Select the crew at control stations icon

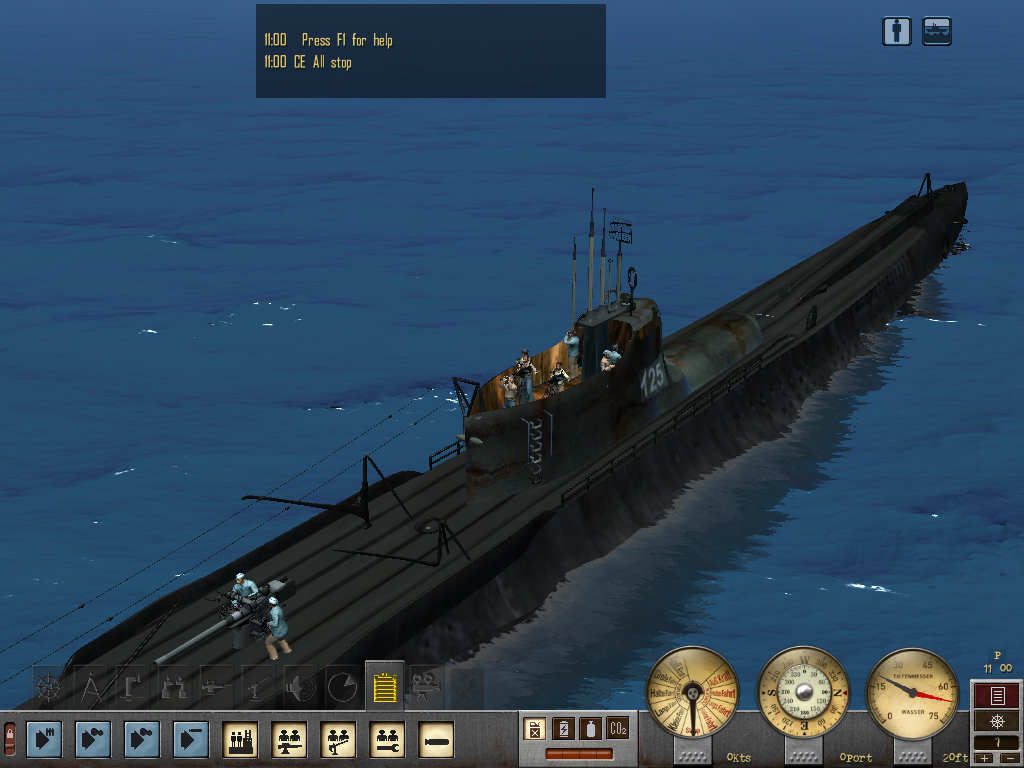click(240, 739)
